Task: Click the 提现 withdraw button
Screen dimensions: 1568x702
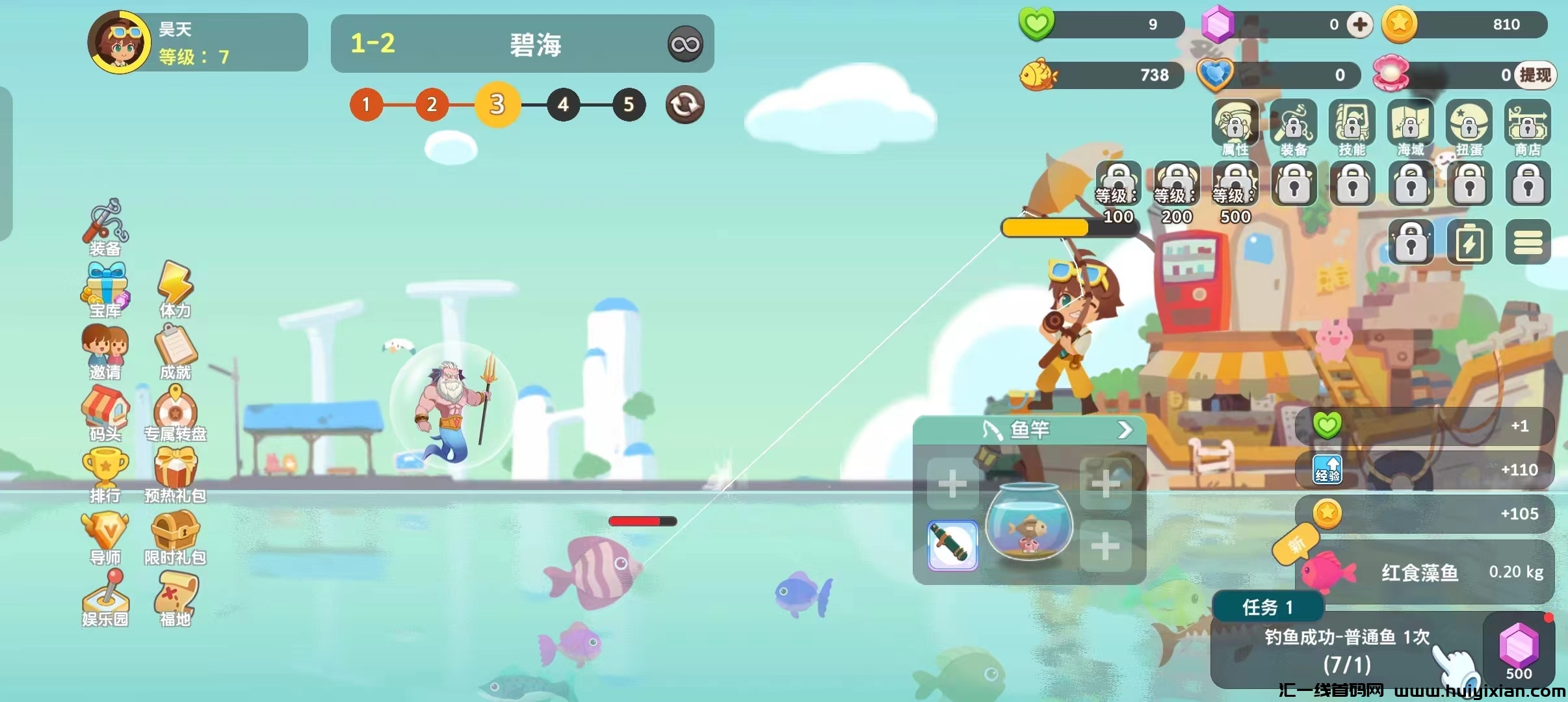Action: point(1534,75)
